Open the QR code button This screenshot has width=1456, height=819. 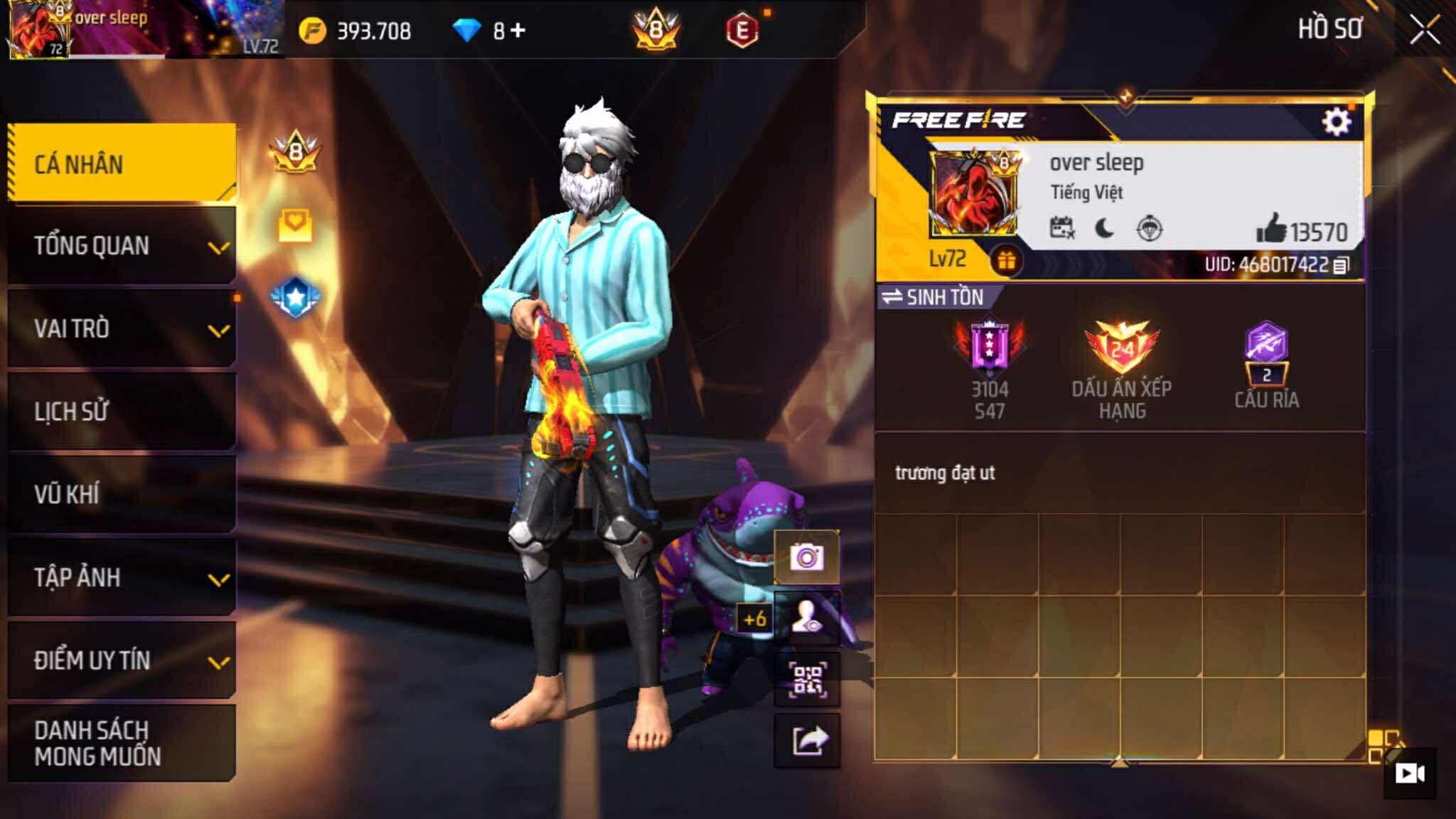[807, 679]
